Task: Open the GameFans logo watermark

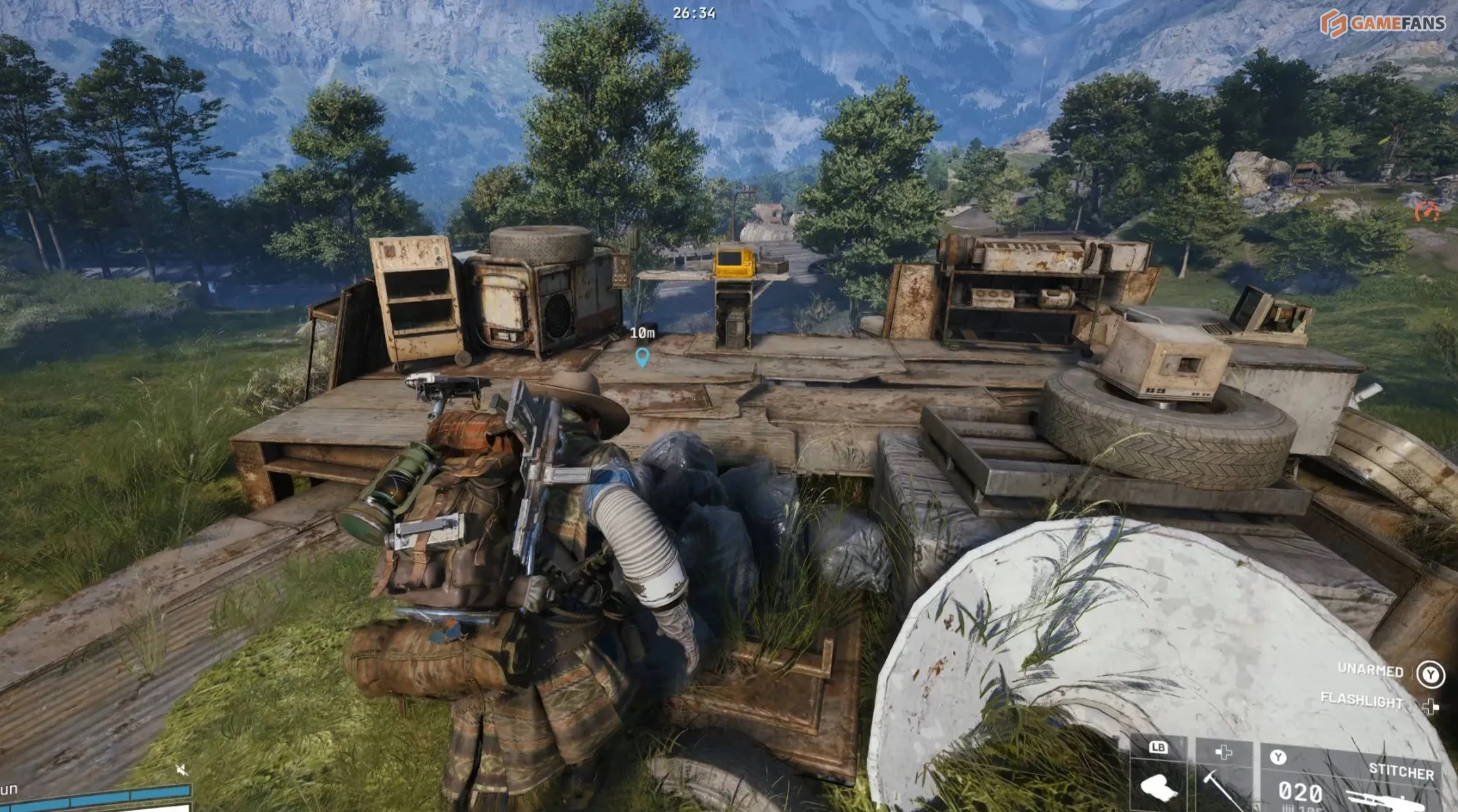Action: coord(1383,24)
